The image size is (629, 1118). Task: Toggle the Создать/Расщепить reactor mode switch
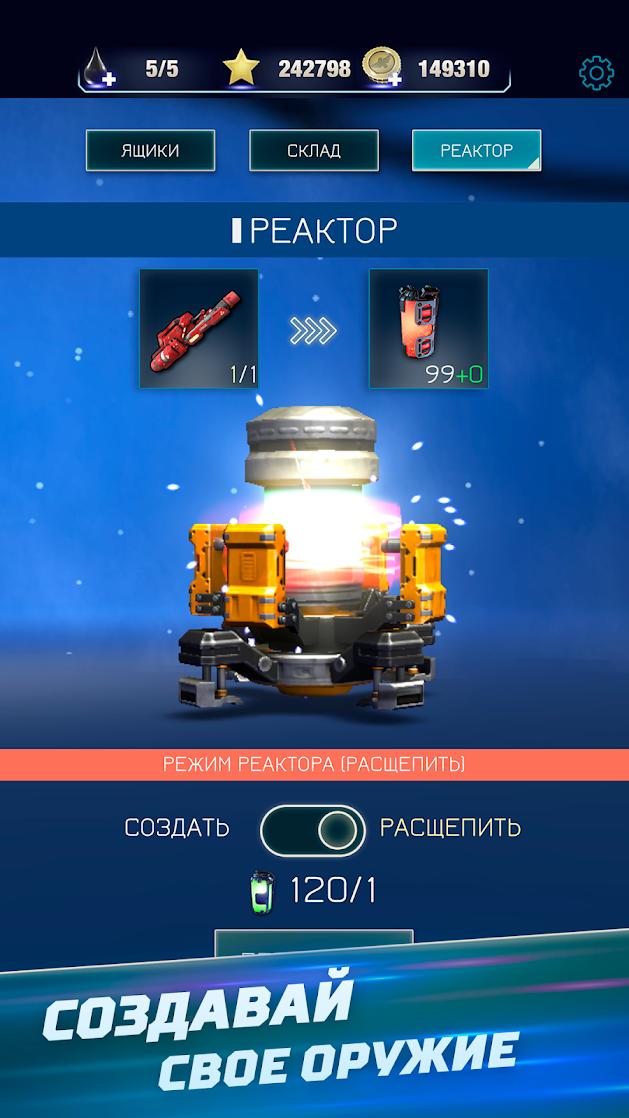(x=313, y=829)
